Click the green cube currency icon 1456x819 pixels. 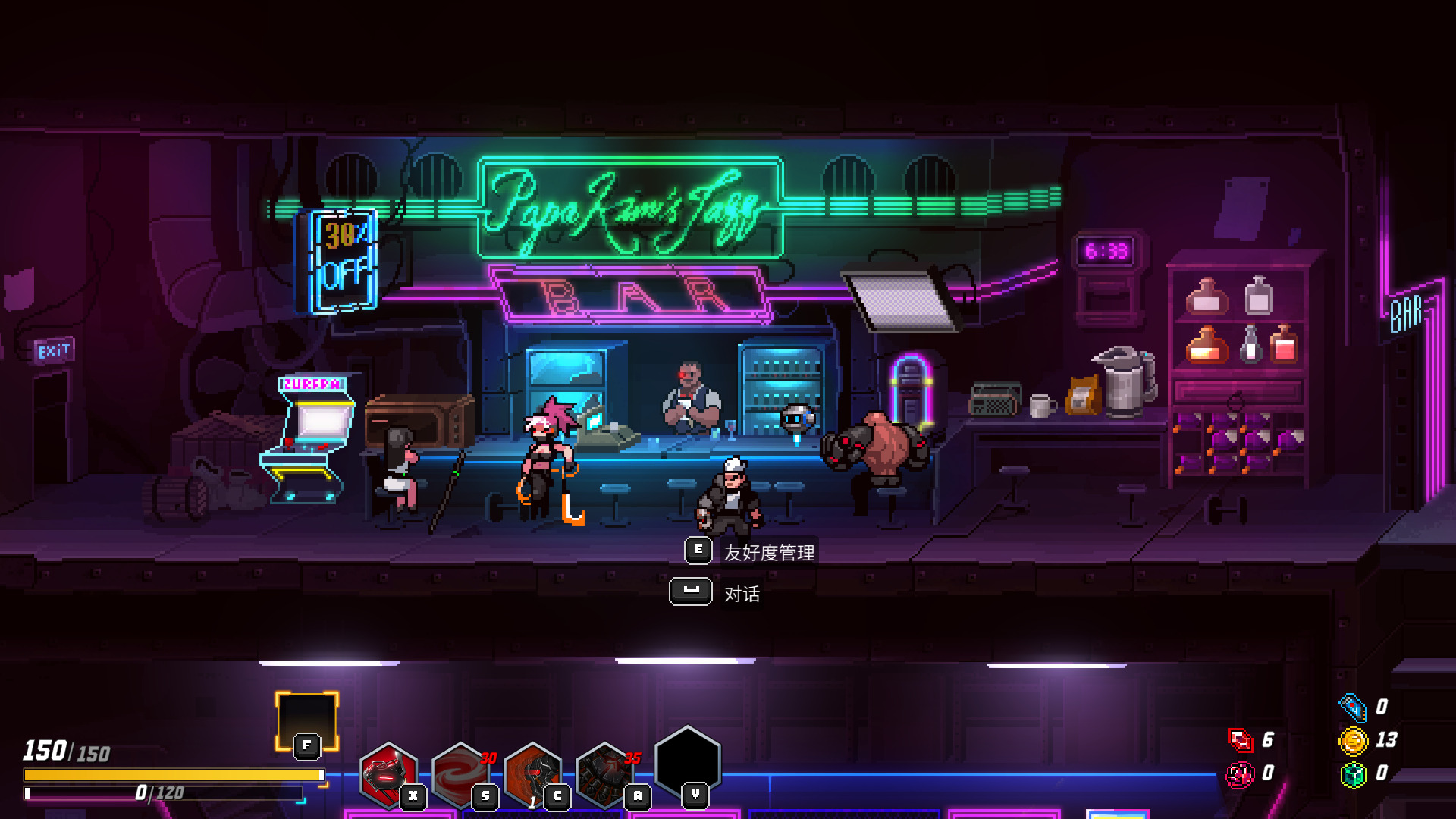1353,773
